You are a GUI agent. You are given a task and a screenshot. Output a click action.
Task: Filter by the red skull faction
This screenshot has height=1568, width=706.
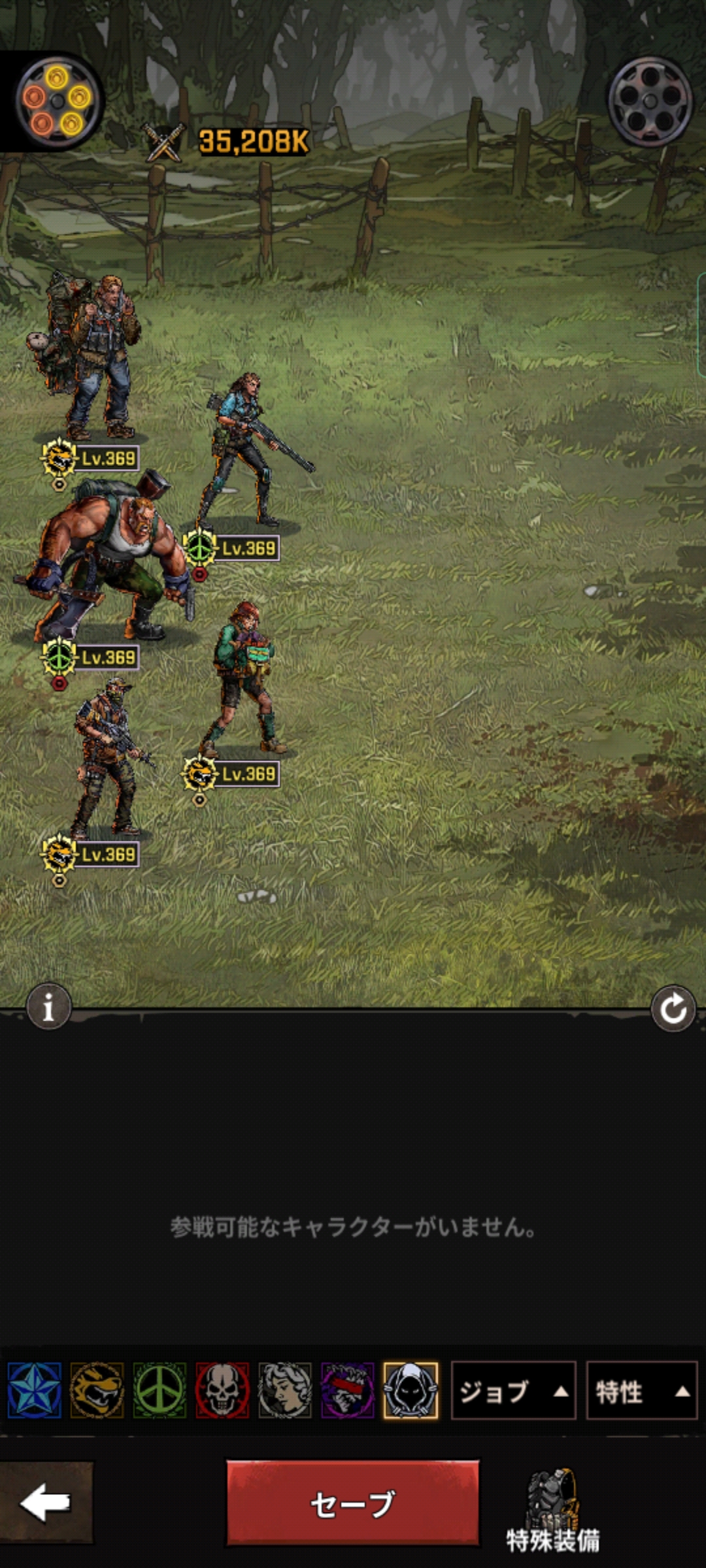click(222, 1390)
